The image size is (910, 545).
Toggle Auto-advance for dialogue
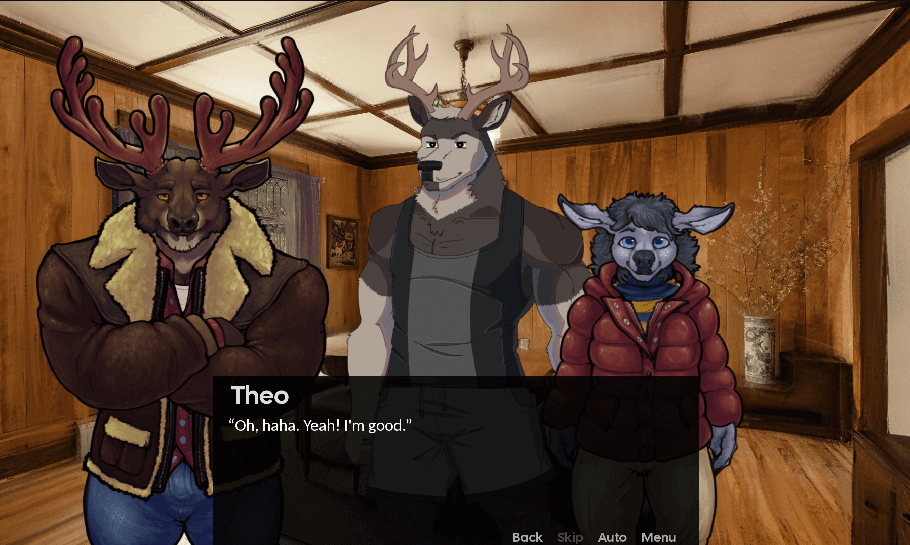(612, 538)
